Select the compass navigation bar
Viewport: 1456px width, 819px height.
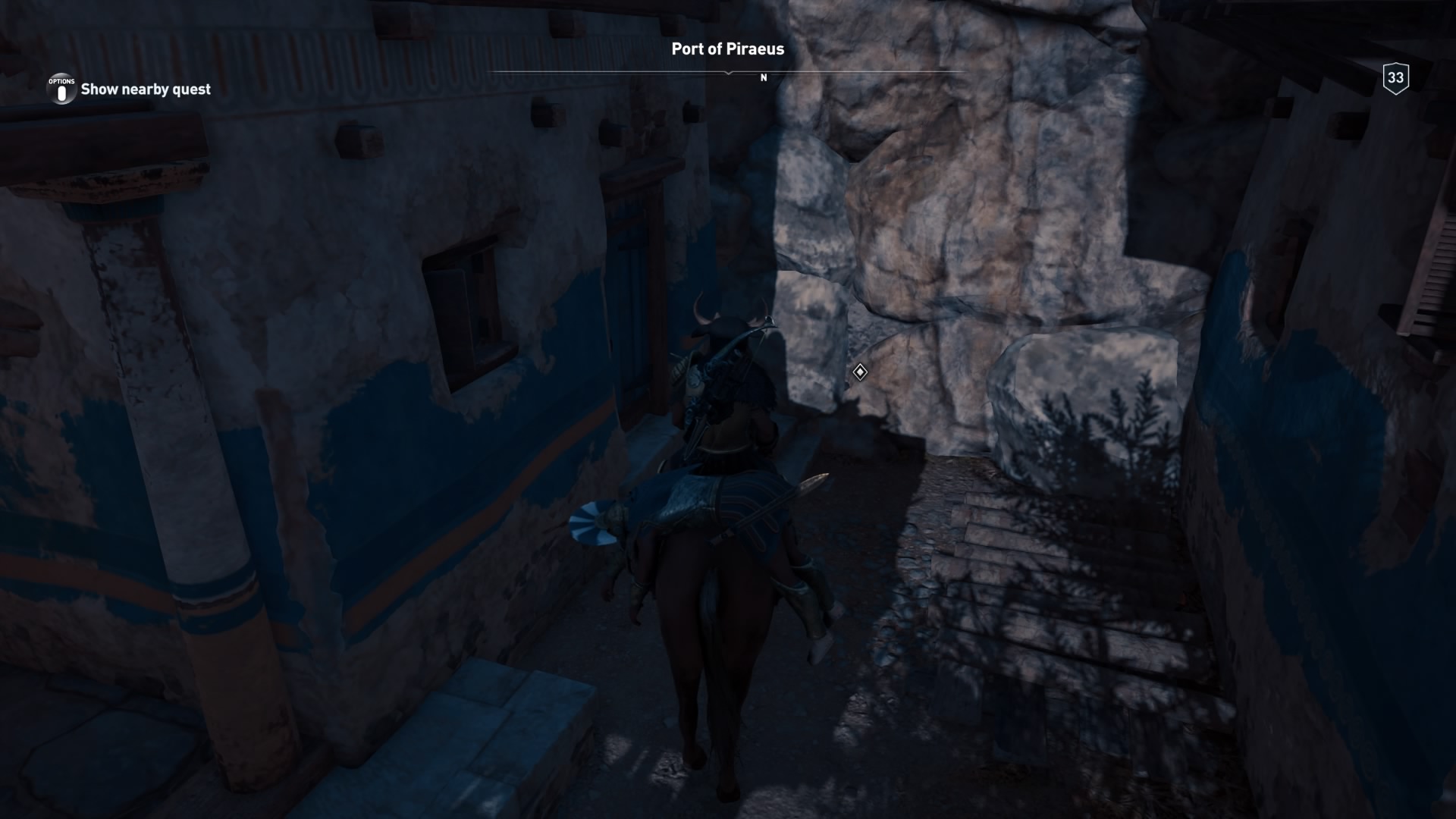(728, 70)
